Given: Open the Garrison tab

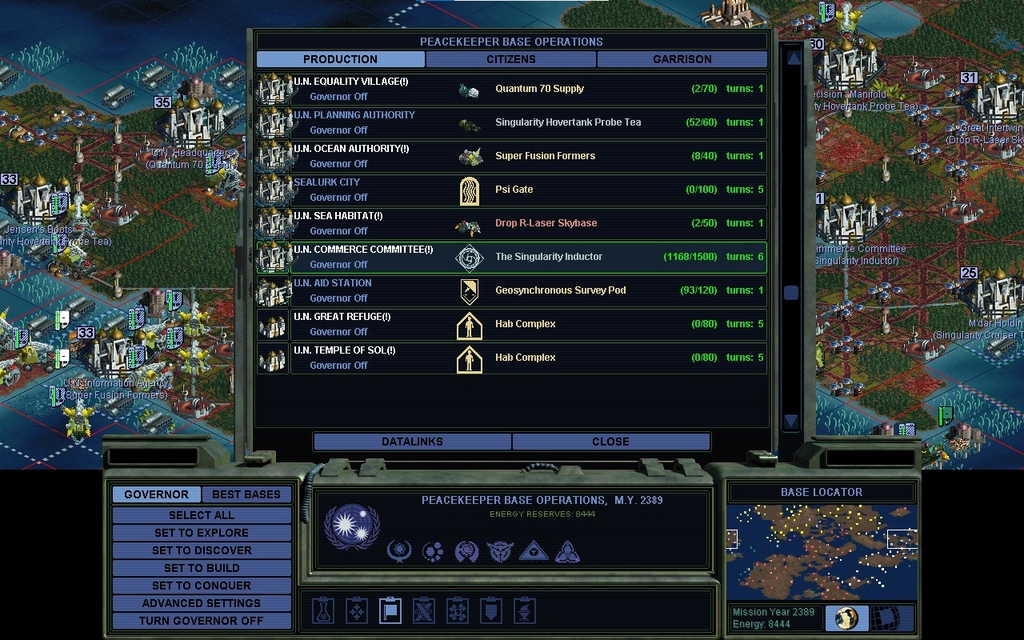Looking at the screenshot, I should pyautogui.click(x=682, y=59).
